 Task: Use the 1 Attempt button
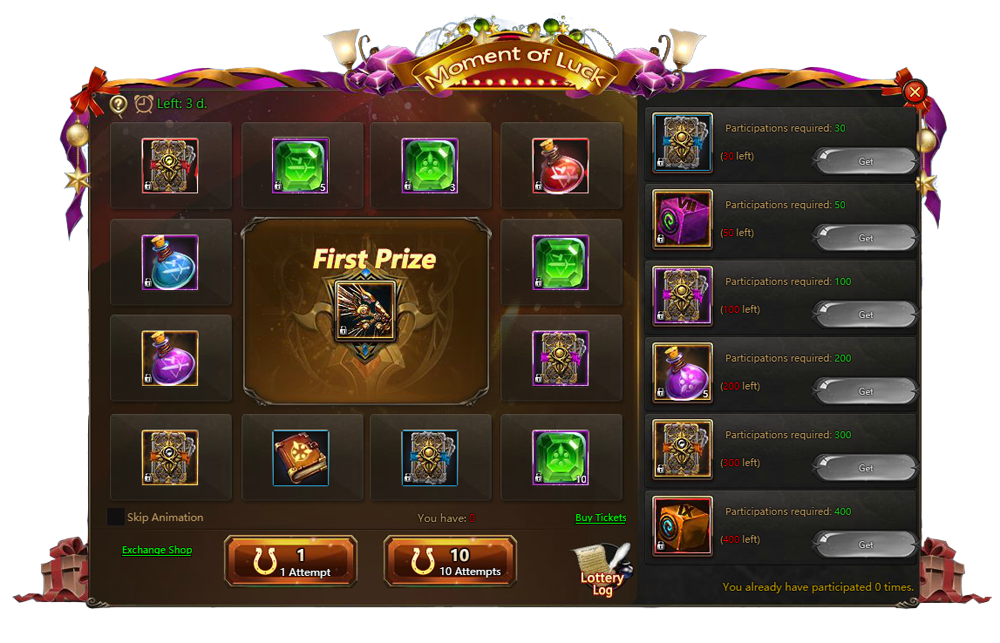[291, 561]
